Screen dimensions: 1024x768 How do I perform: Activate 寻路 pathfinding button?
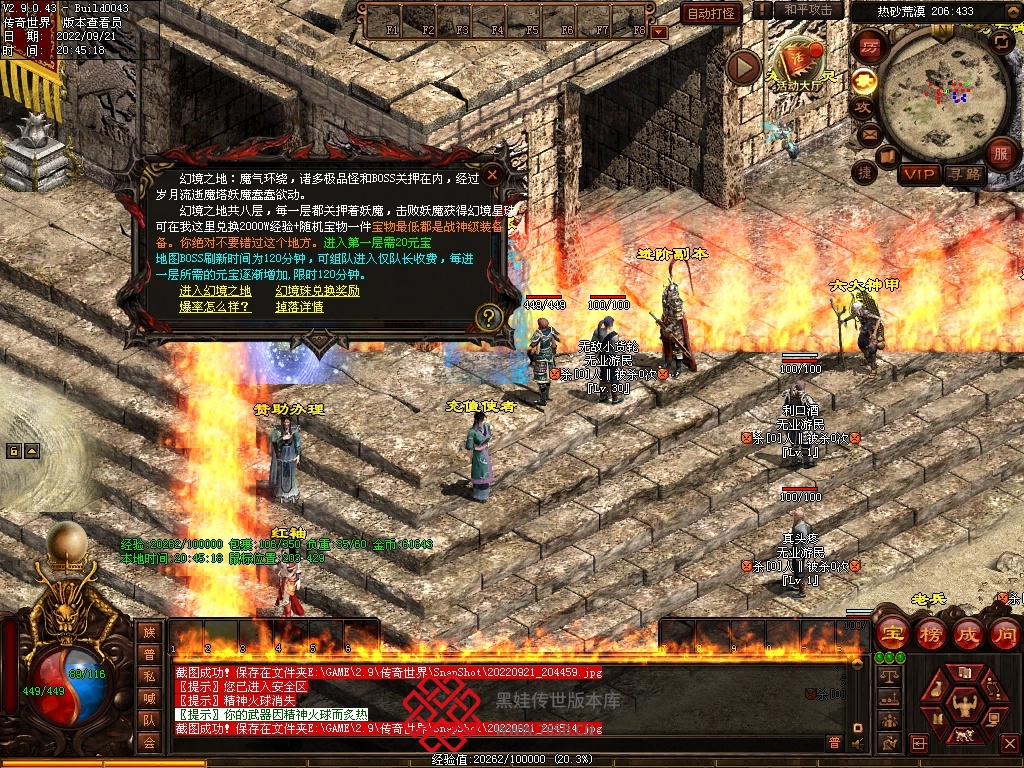point(964,174)
